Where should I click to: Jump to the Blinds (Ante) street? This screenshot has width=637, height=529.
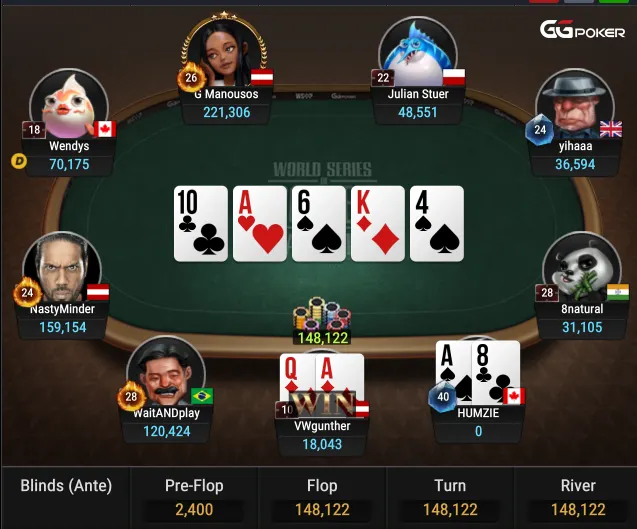point(66,497)
